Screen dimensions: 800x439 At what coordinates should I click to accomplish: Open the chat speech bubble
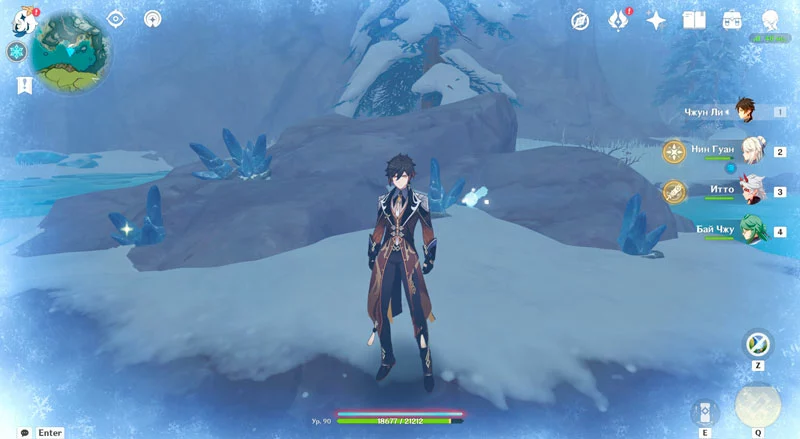point(23,432)
